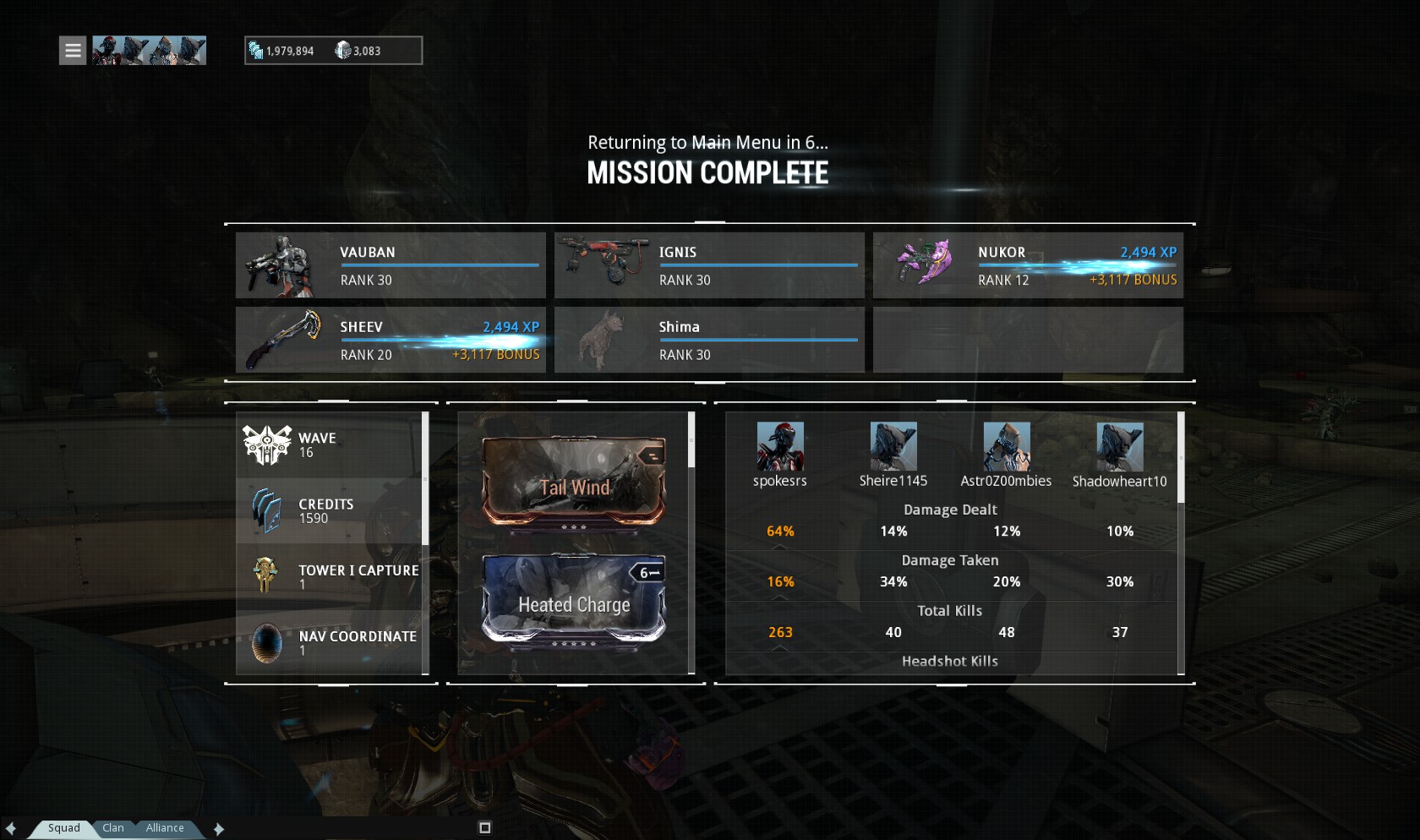1420x840 pixels.
Task: Switch to the Squad chat tab
Action: click(64, 828)
